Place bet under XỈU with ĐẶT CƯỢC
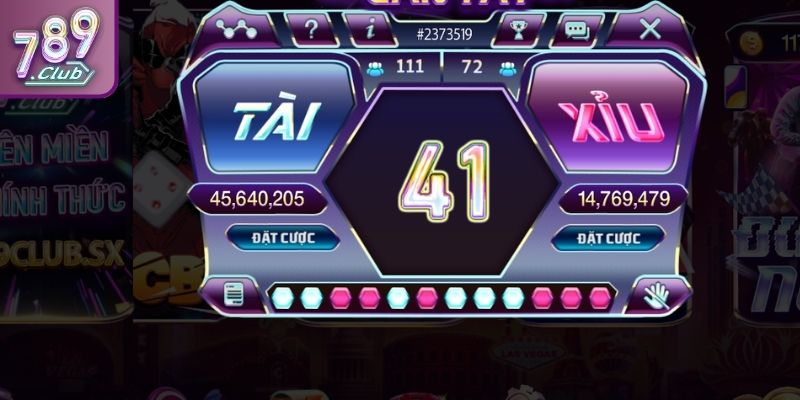Image resolution: width=800 pixels, height=400 pixels. pos(607,238)
